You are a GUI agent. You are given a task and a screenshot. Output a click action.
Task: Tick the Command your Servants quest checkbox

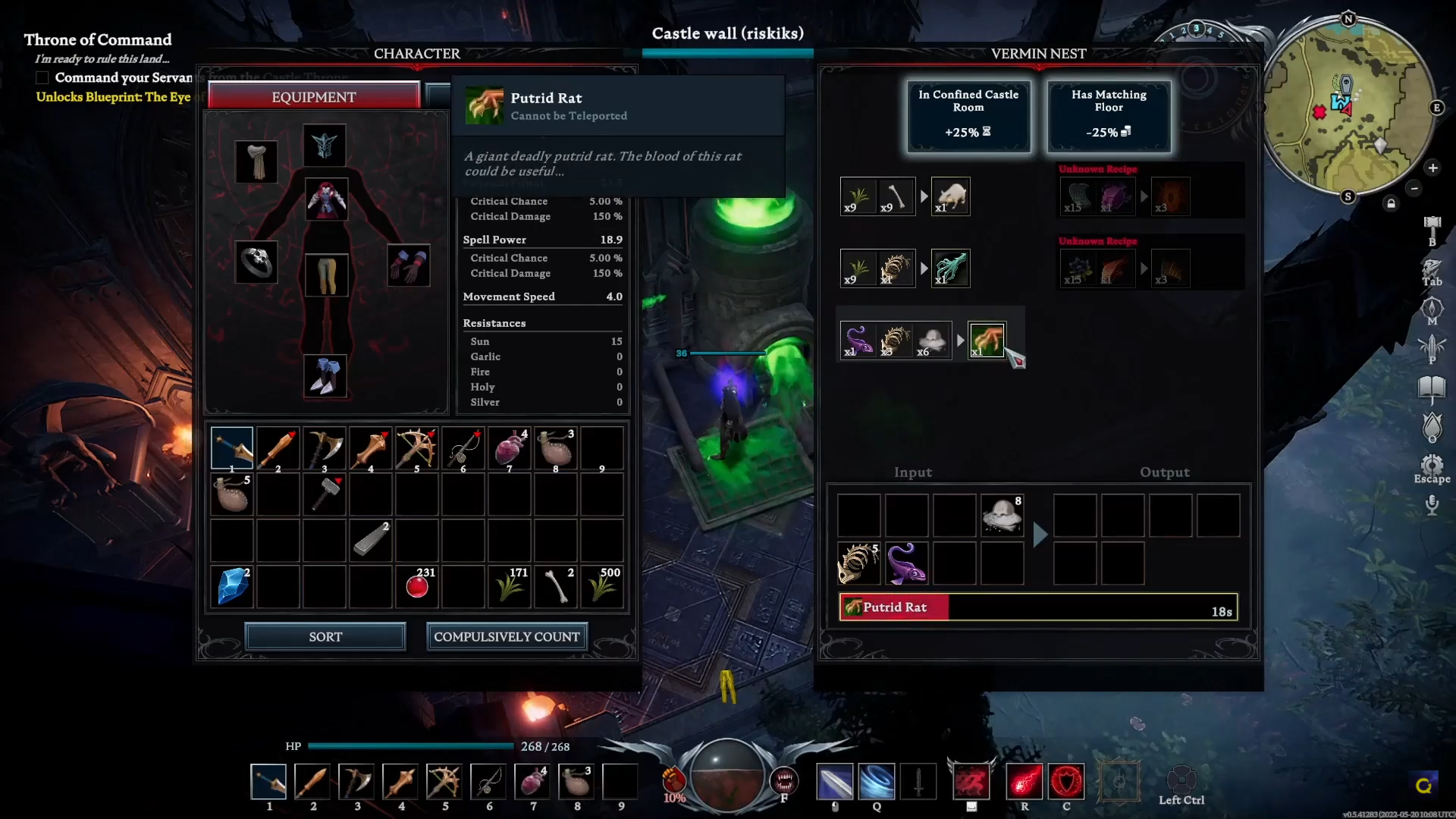click(x=42, y=78)
